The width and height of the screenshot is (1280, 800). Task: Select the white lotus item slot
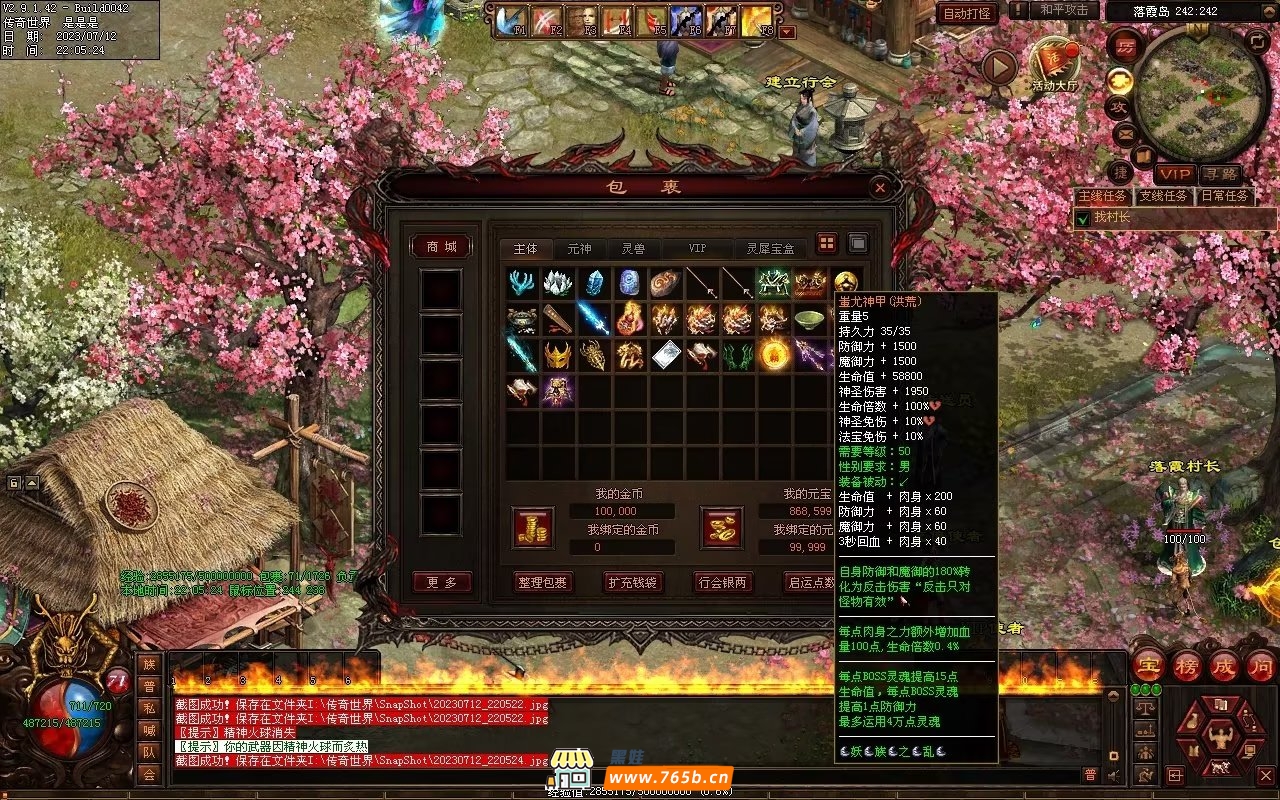click(x=558, y=284)
